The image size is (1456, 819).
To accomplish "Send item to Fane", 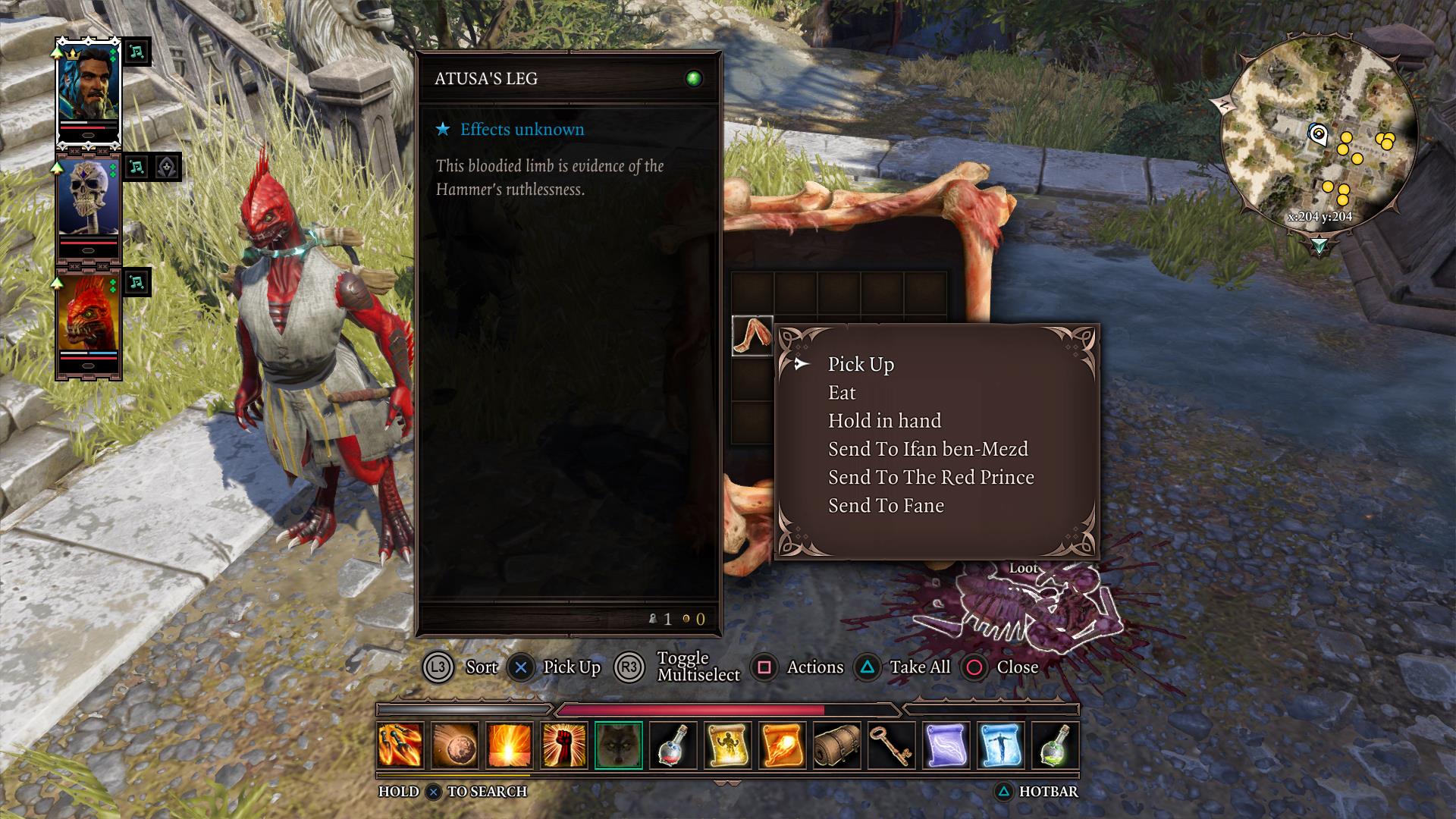I will pyautogui.click(x=886, y=506).
